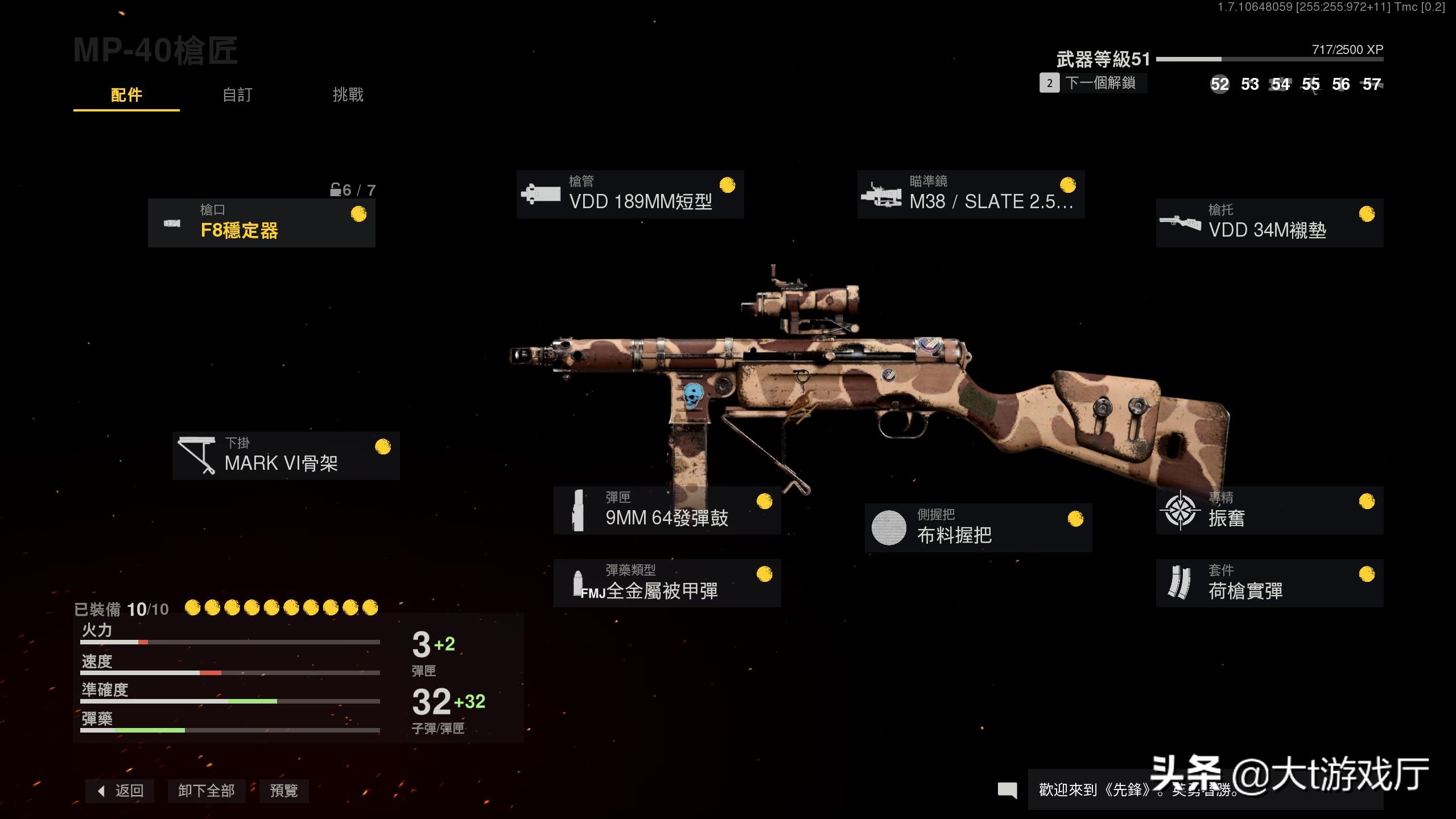The width and height of the screenshot is (1456, 819).
Task: Choose the FMJ全金屬被甲彈 ammo type slot
Action: coord(667,583)
